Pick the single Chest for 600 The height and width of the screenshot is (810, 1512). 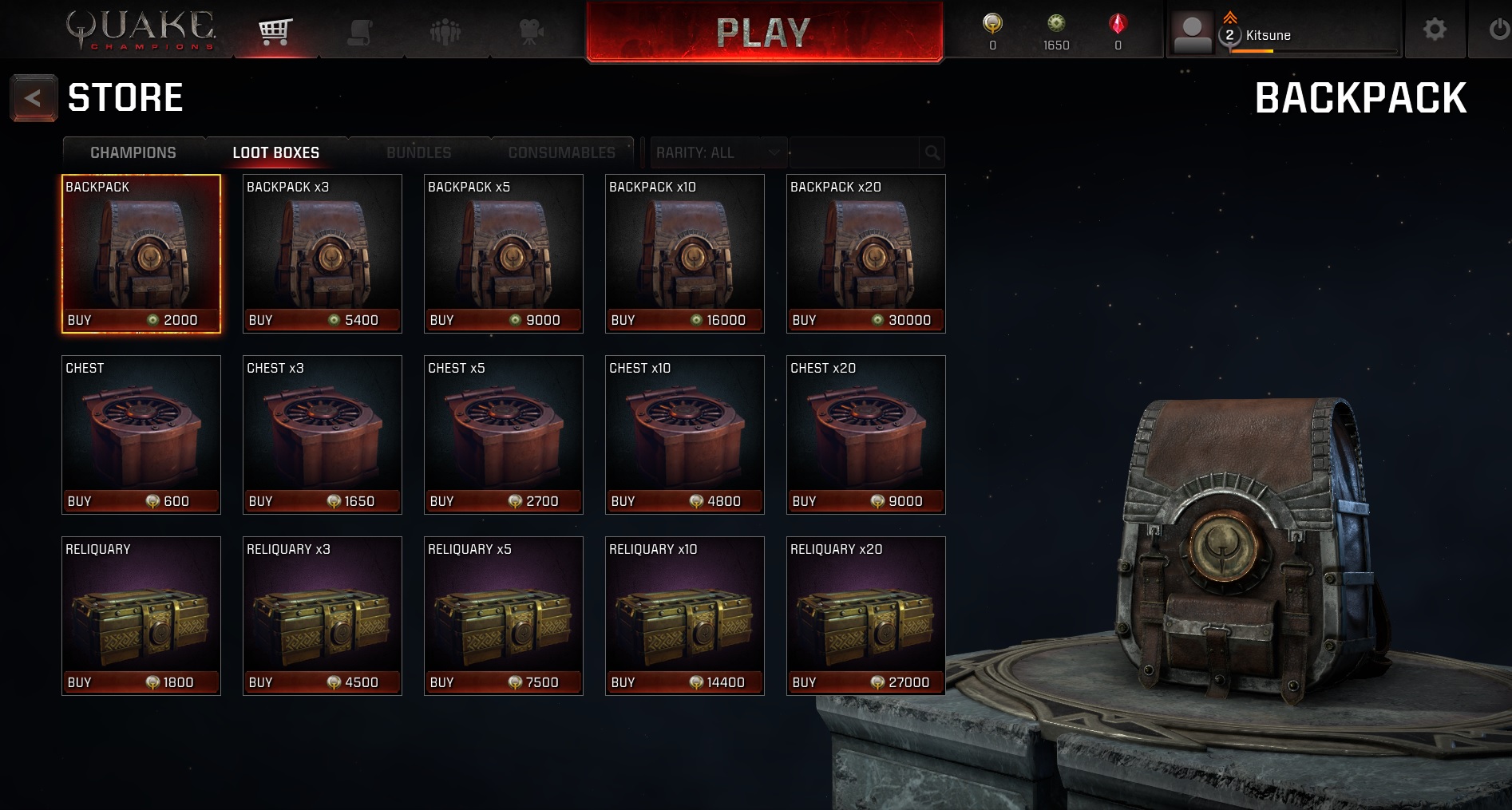point(141,434)
